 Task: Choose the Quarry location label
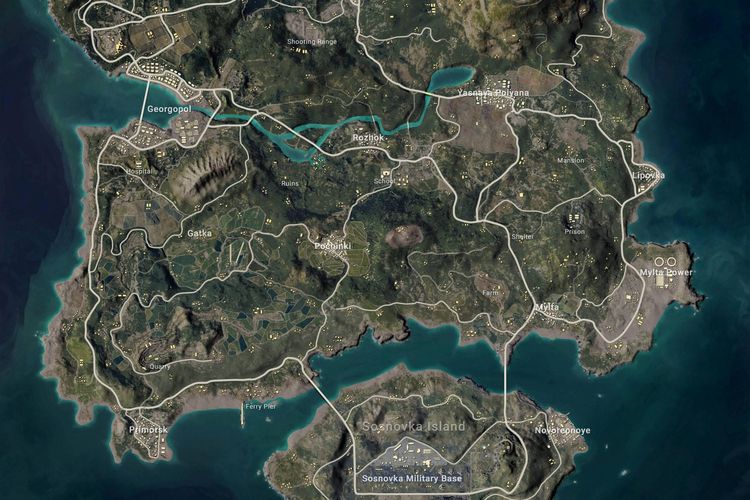[159, 365]
